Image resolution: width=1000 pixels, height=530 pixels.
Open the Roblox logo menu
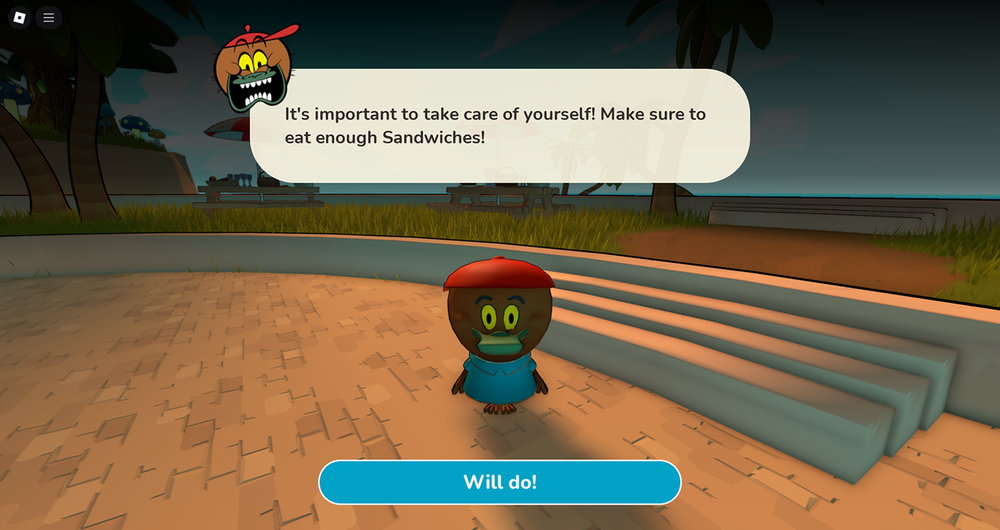click(x=20, y=18)
